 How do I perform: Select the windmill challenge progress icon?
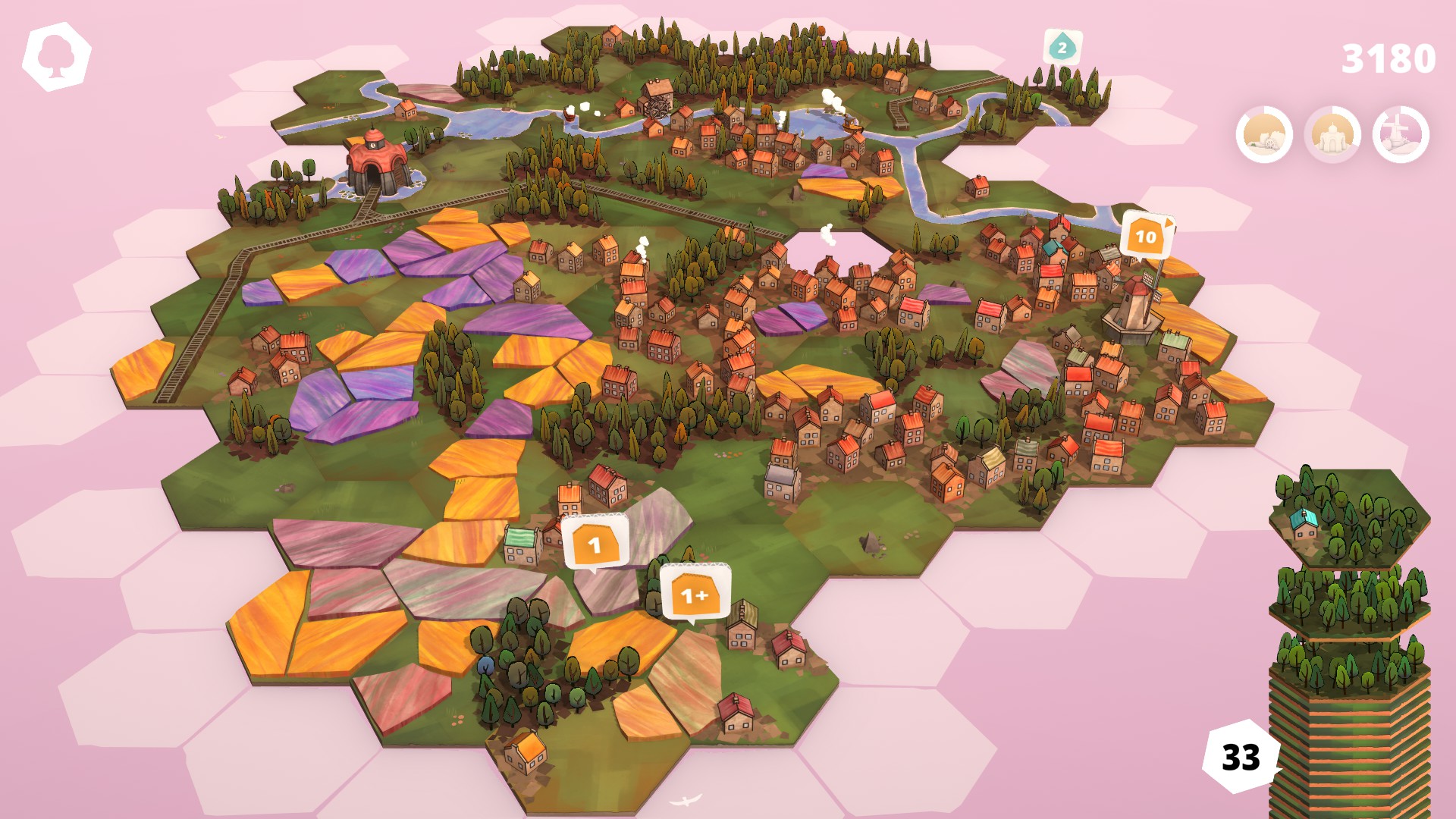(1401, 136)
